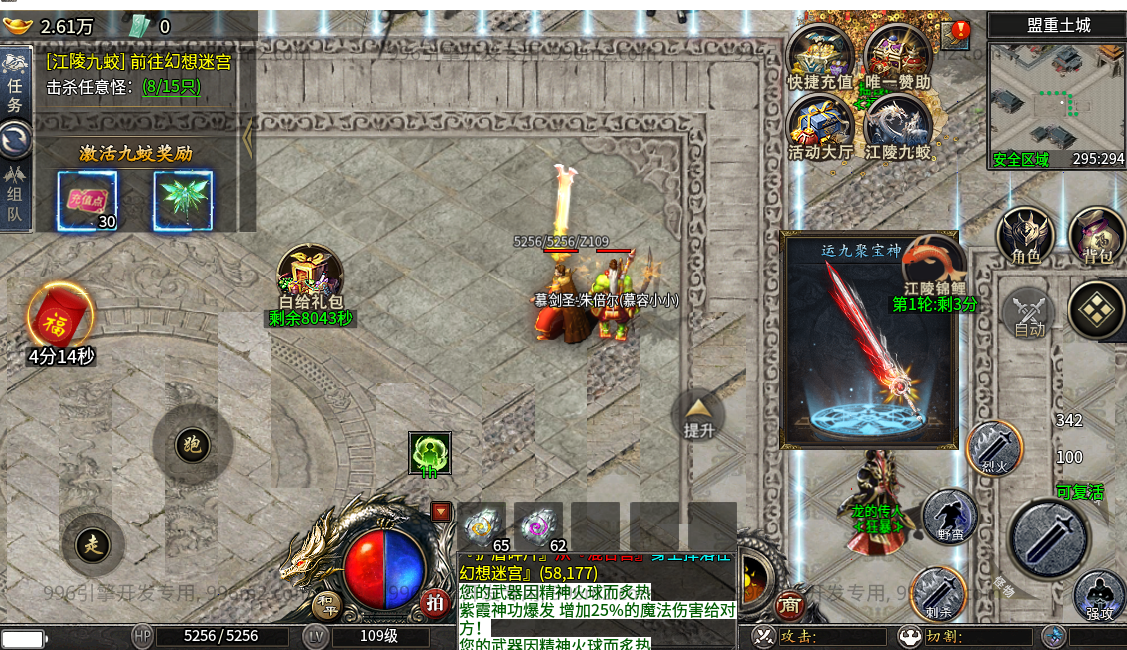Activate the 刺杀 skill
The image size is (1127, 650).
pos(938,593)
